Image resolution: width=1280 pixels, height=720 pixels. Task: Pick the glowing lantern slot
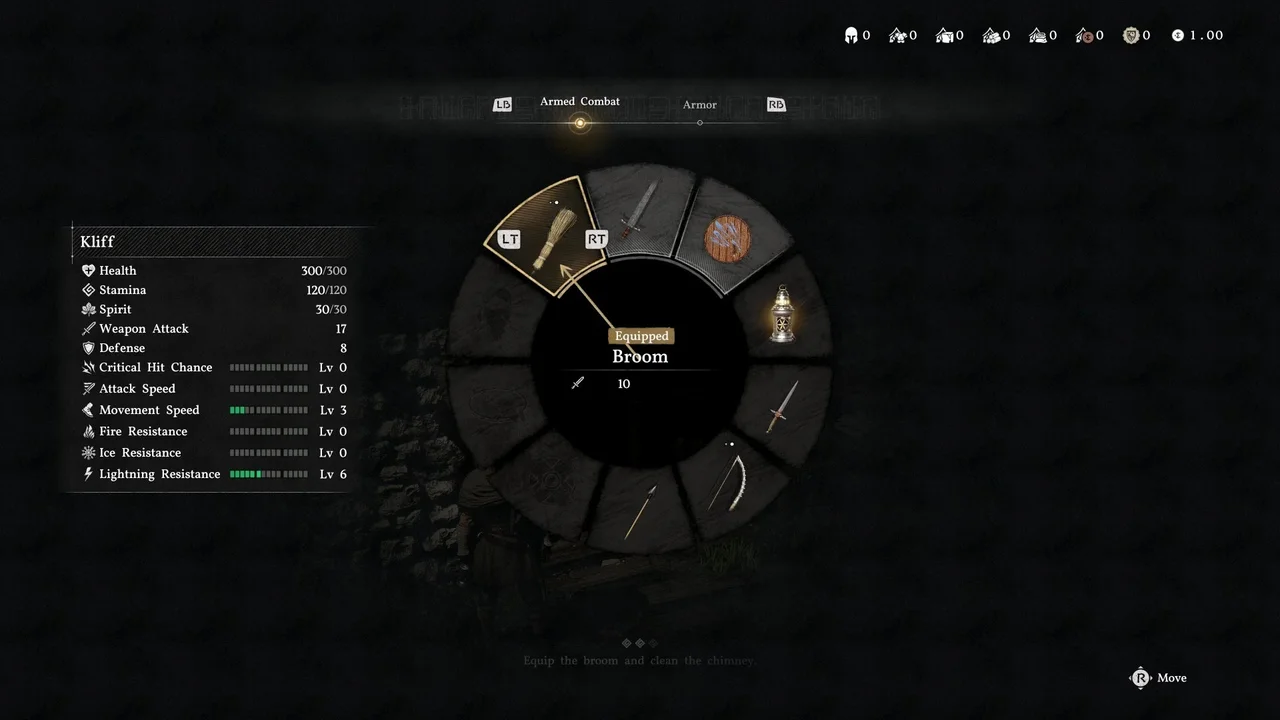(x=782, y=312)
